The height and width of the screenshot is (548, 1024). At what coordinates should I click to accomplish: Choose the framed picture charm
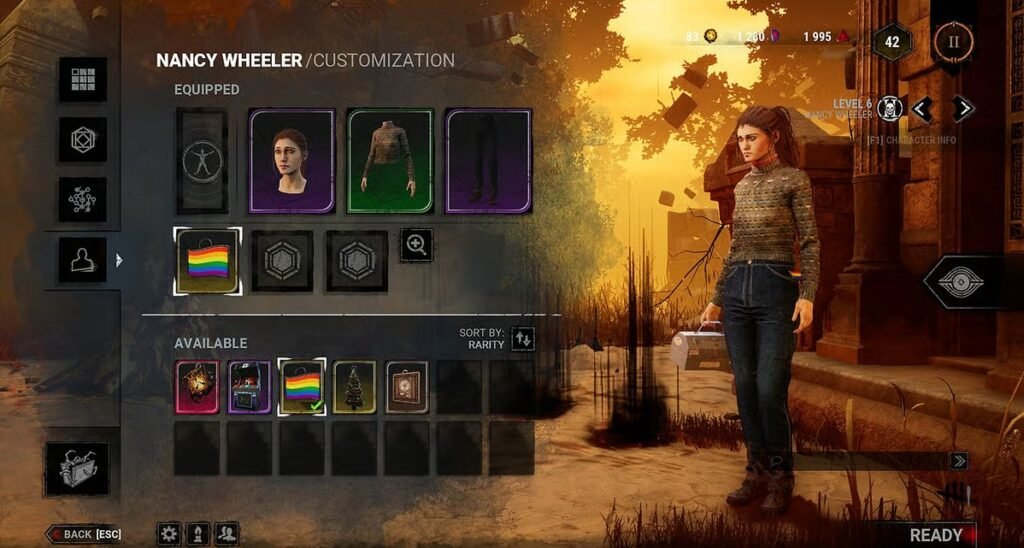tap(407, 387)
